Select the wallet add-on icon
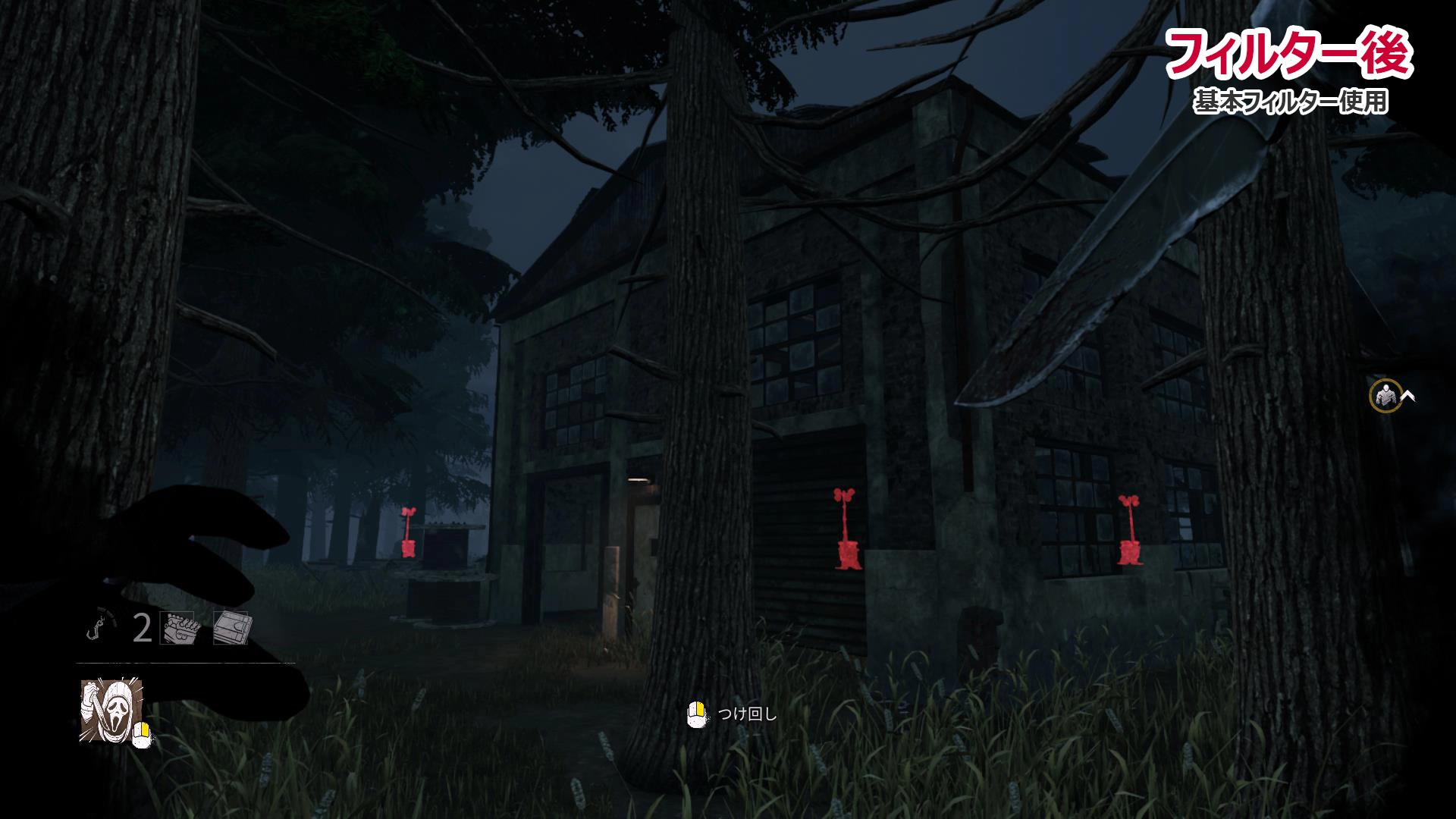The width and height of the screenshot is (1456, 819). coord(231,628)
